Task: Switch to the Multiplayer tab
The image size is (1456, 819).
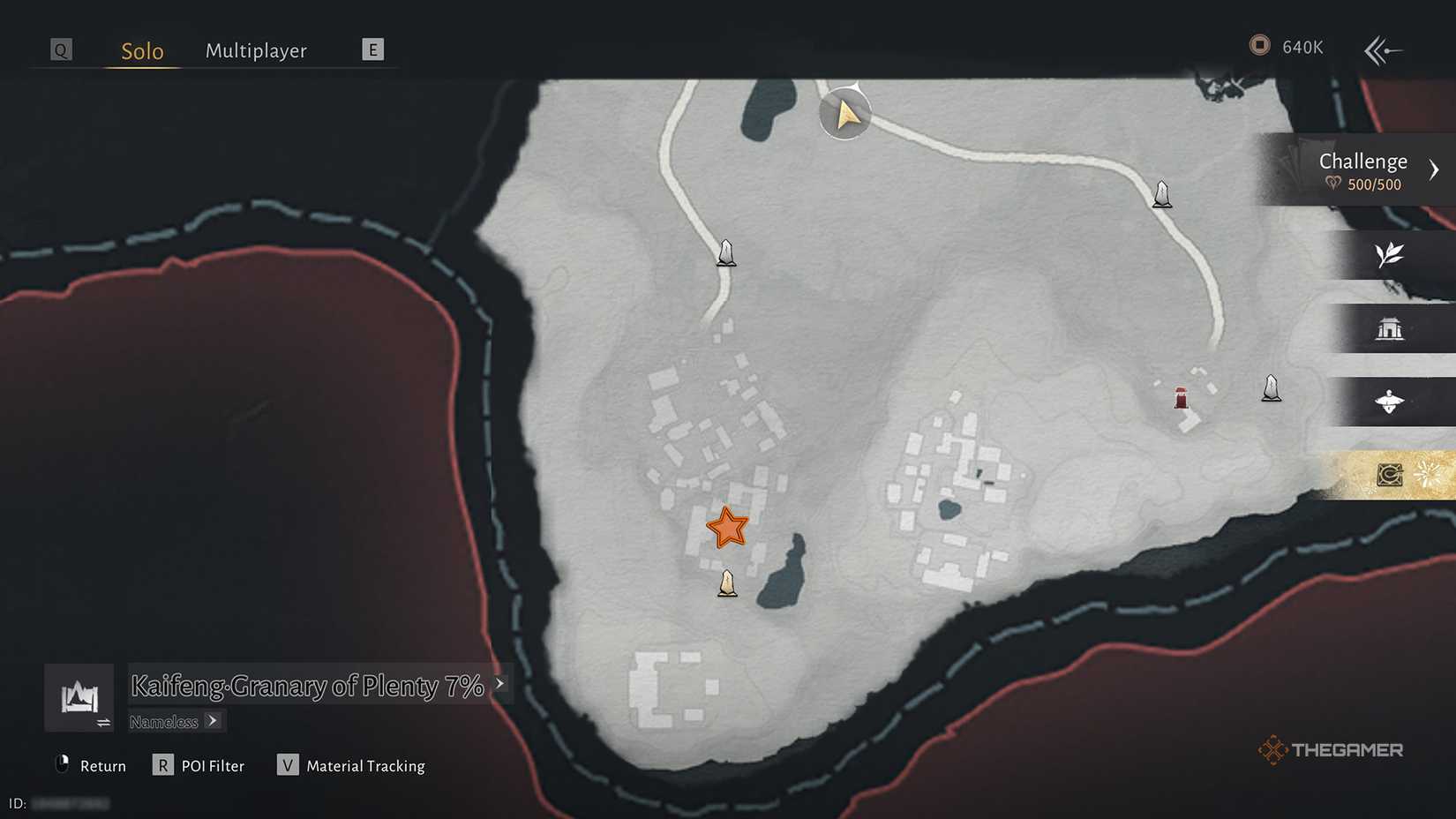Action: point(256,50)
